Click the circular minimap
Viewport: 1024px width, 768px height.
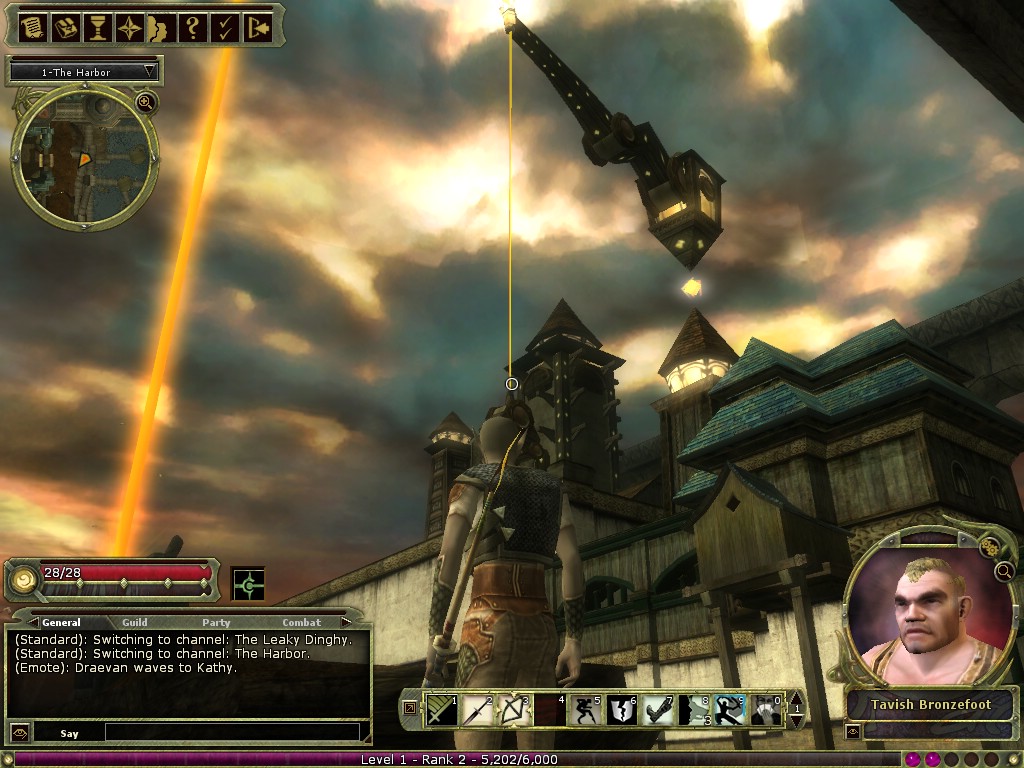click(x=84, y=155)
